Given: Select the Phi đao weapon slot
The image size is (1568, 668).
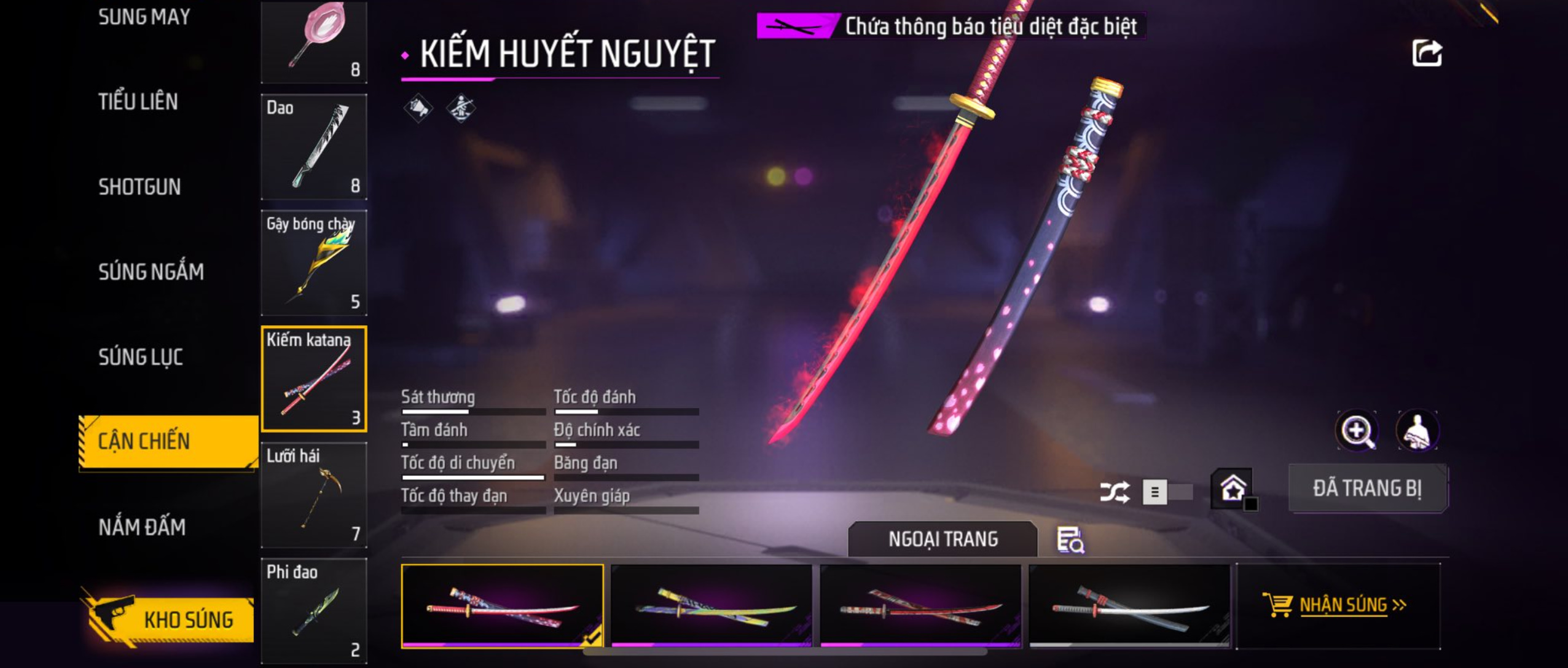Looking at the screenshot, I should (x=314, y=610).
